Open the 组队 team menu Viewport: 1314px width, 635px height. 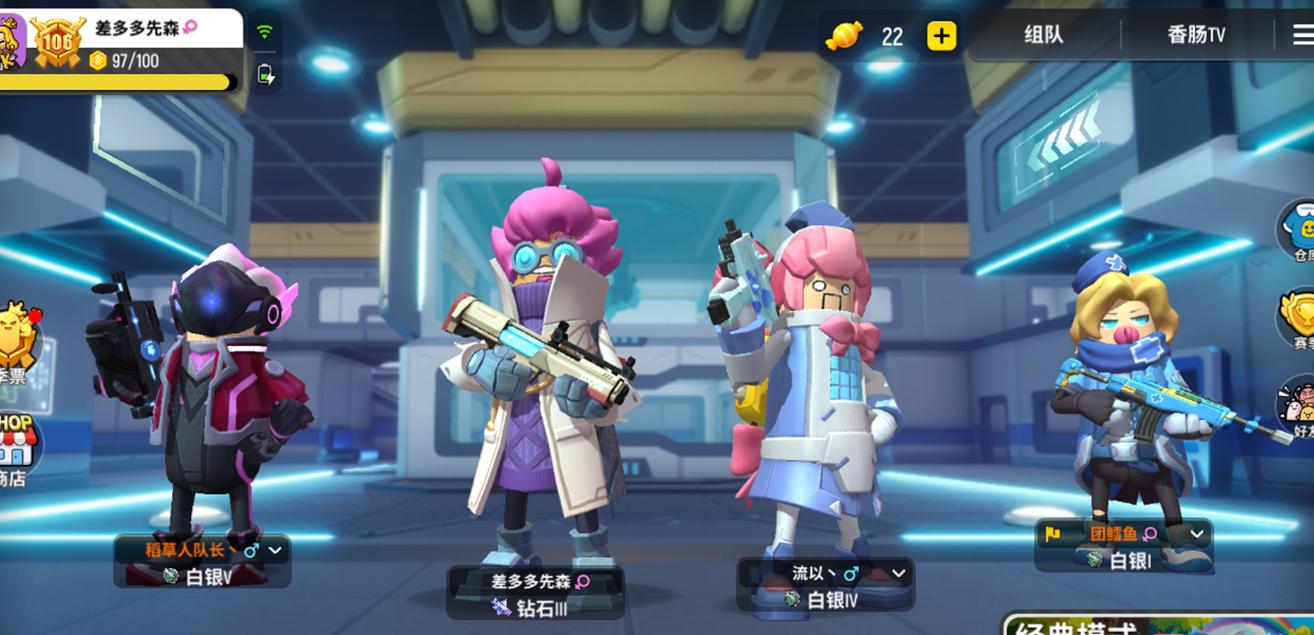coord(1043,35)
